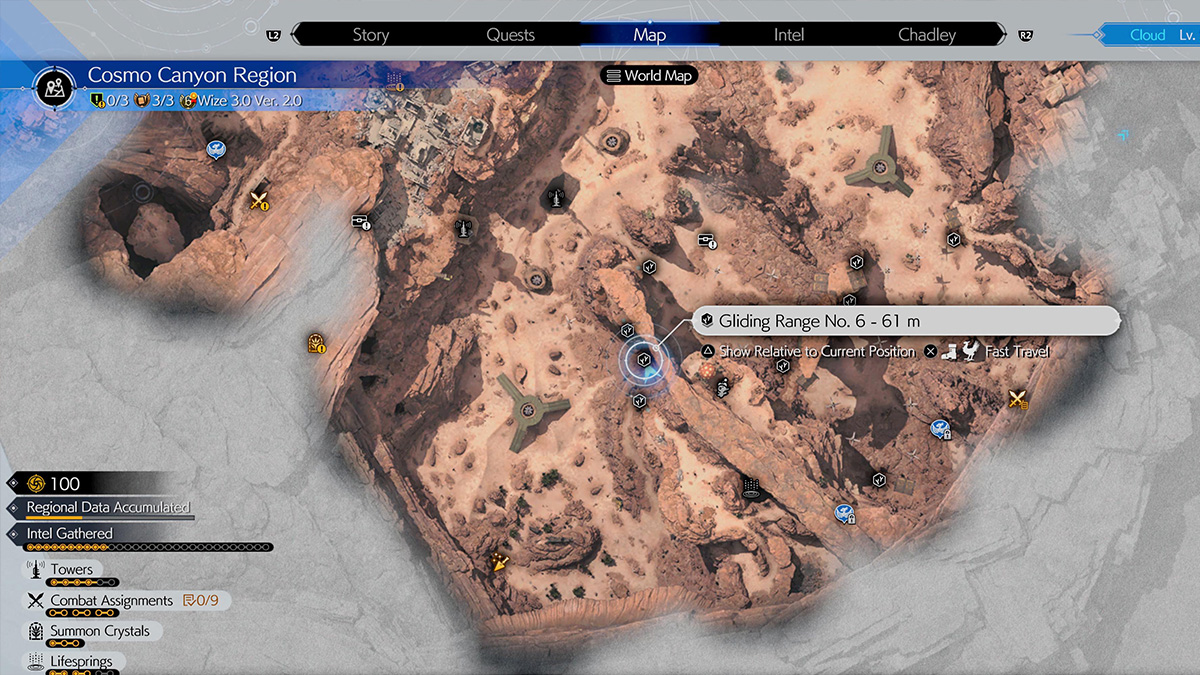Screen dimensions: 1200x675
Task: Open the World Map view
Action: [649, 76]
